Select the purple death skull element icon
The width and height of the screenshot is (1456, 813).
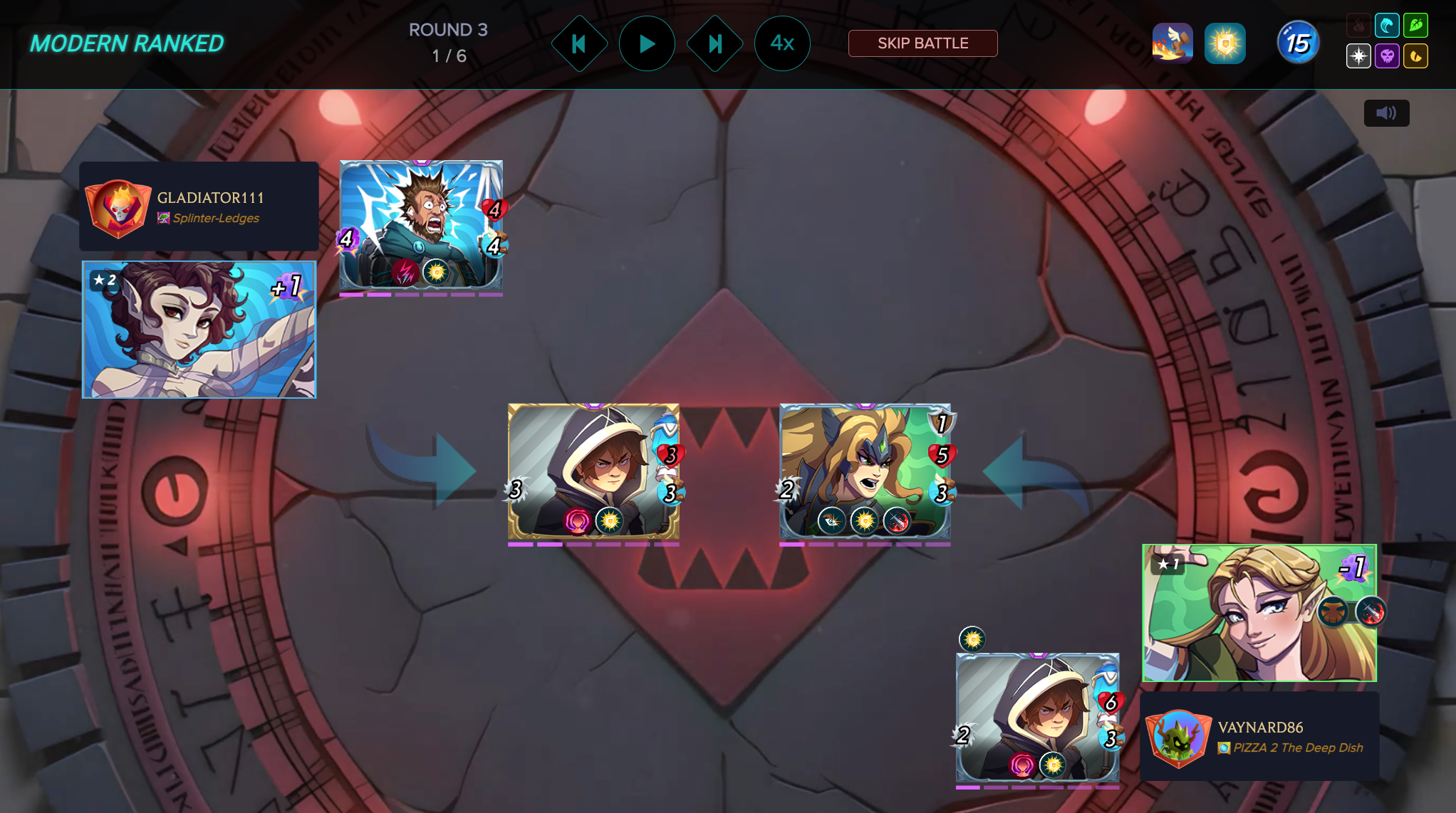click(x=1387, y=56)
